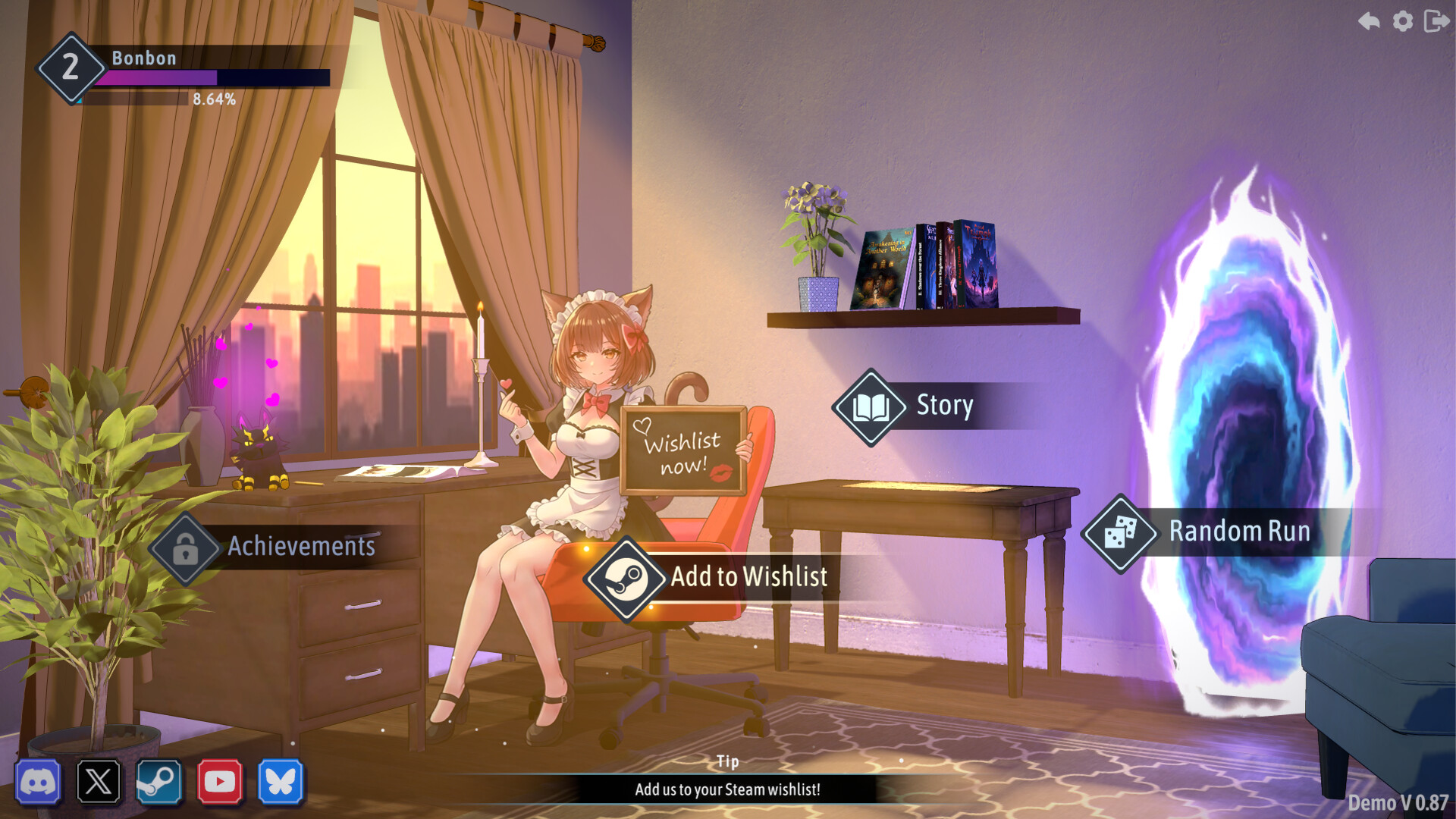
Task: Open the Bluesky butterfly icon
Action: 281,781
